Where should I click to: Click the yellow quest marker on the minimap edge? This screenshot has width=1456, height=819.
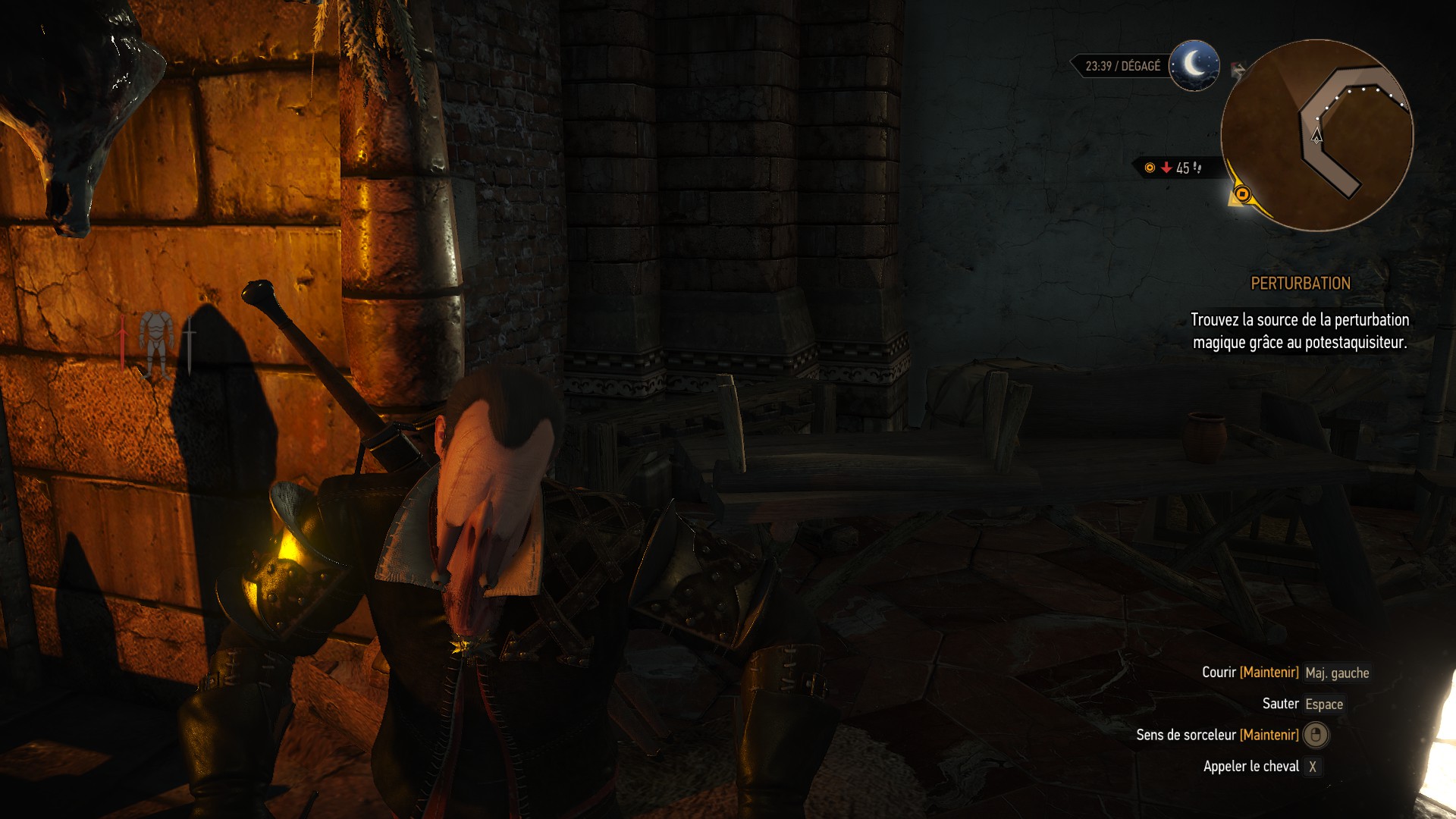point(1241,195)
